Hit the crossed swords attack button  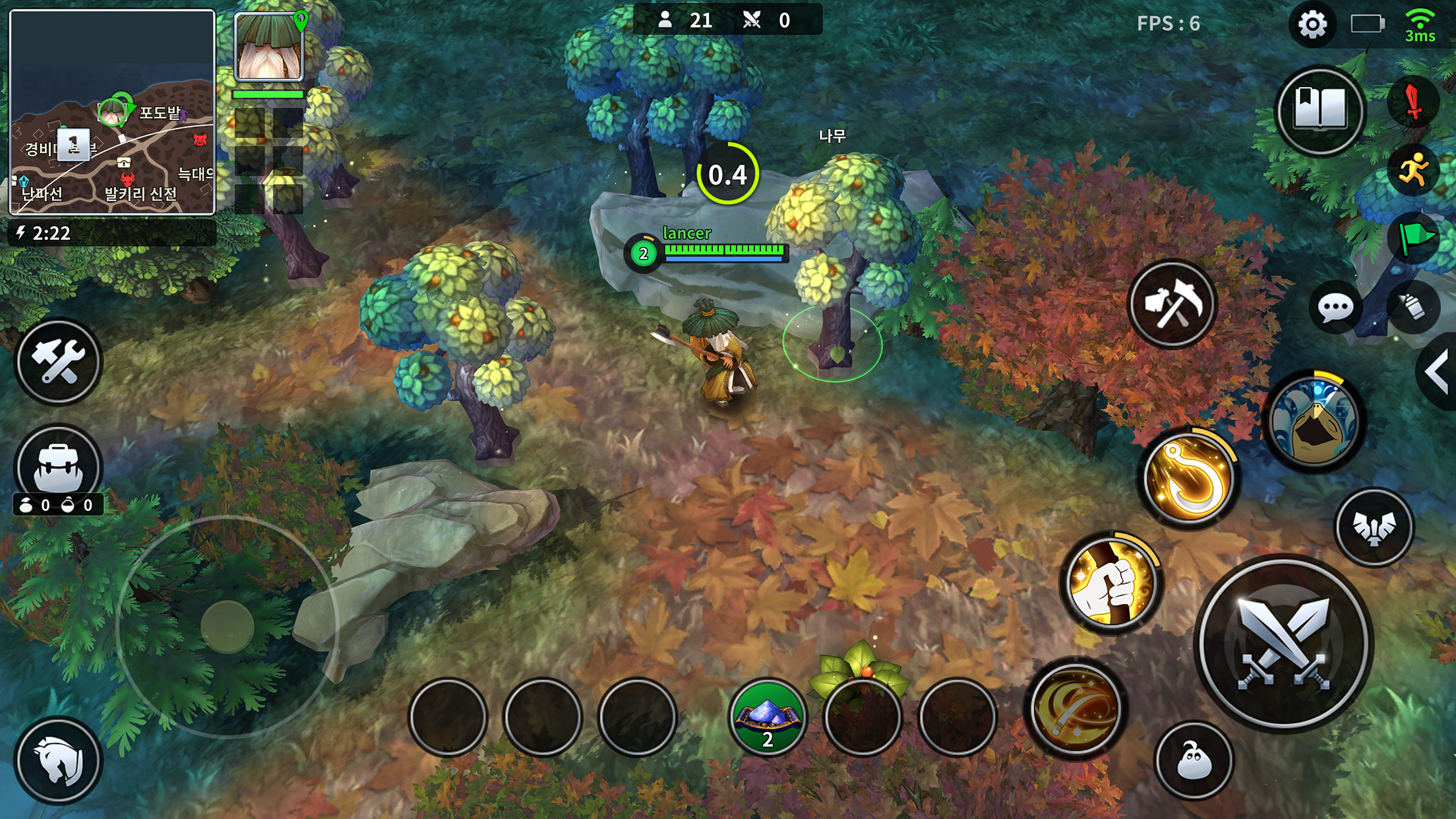point(1283,644)
